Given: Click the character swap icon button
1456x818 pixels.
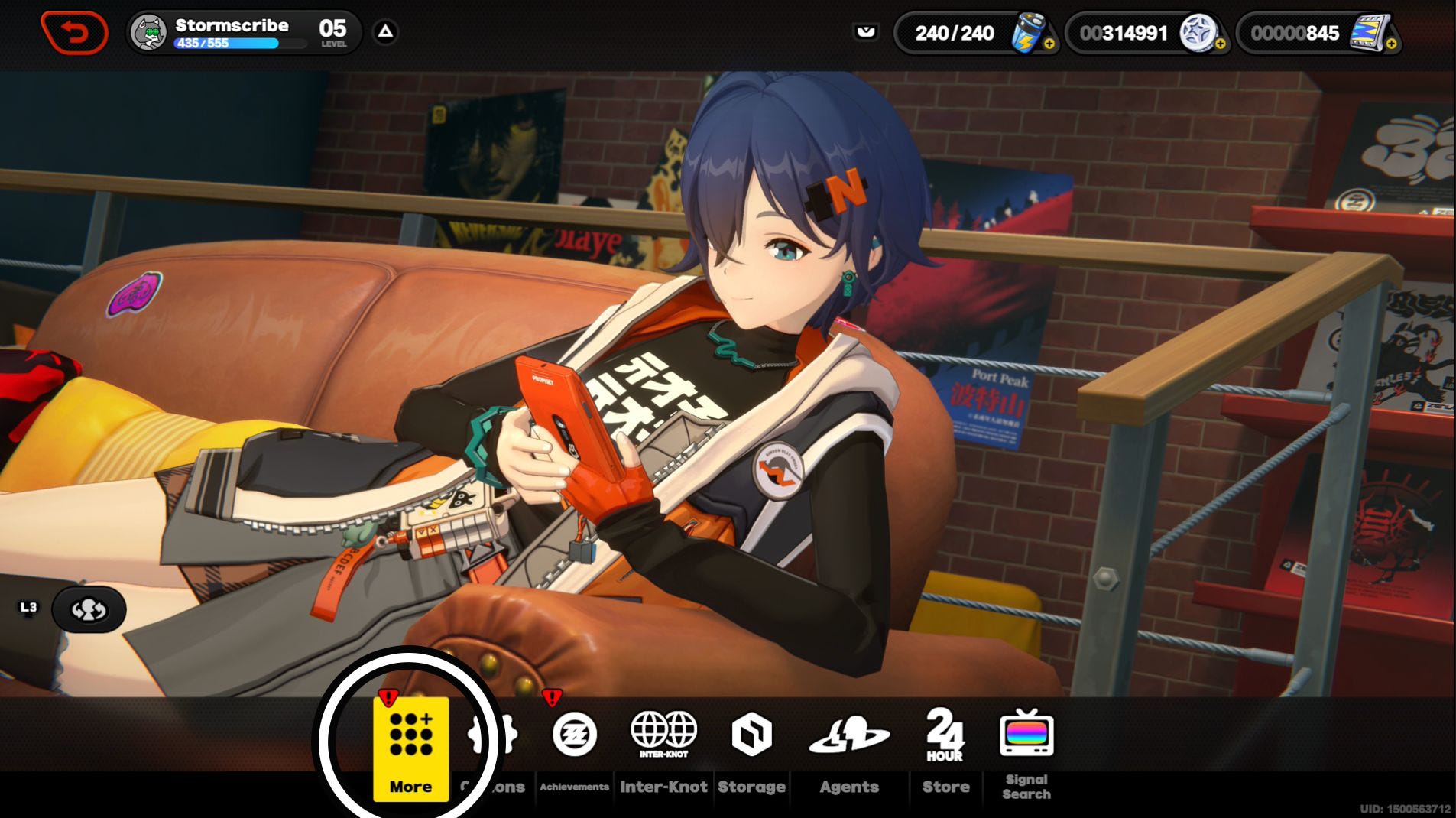Looking at the screenshot, I should pos(89,609).
